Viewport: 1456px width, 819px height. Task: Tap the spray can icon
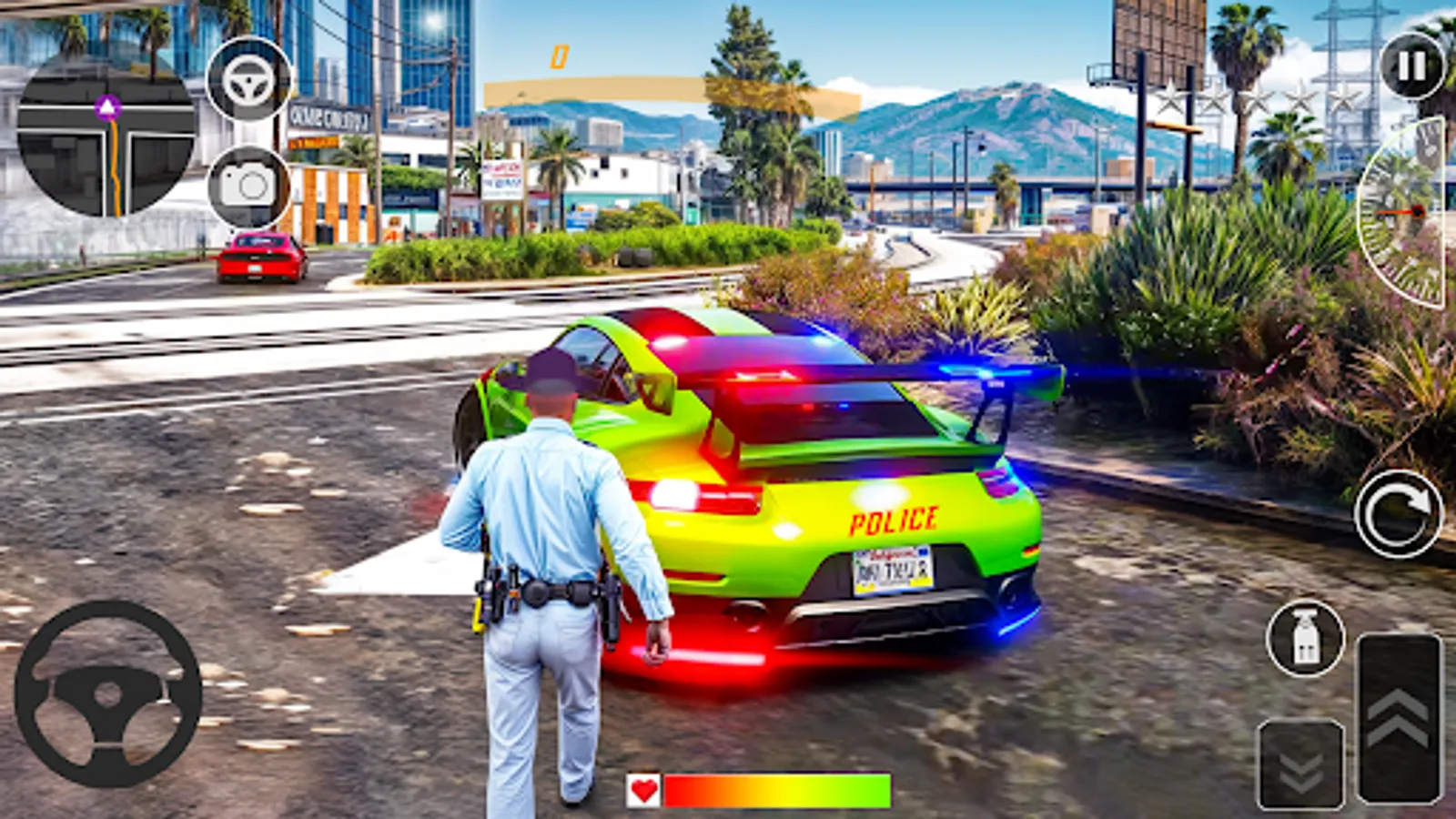pyautogui.click(x=1305, y=637)
